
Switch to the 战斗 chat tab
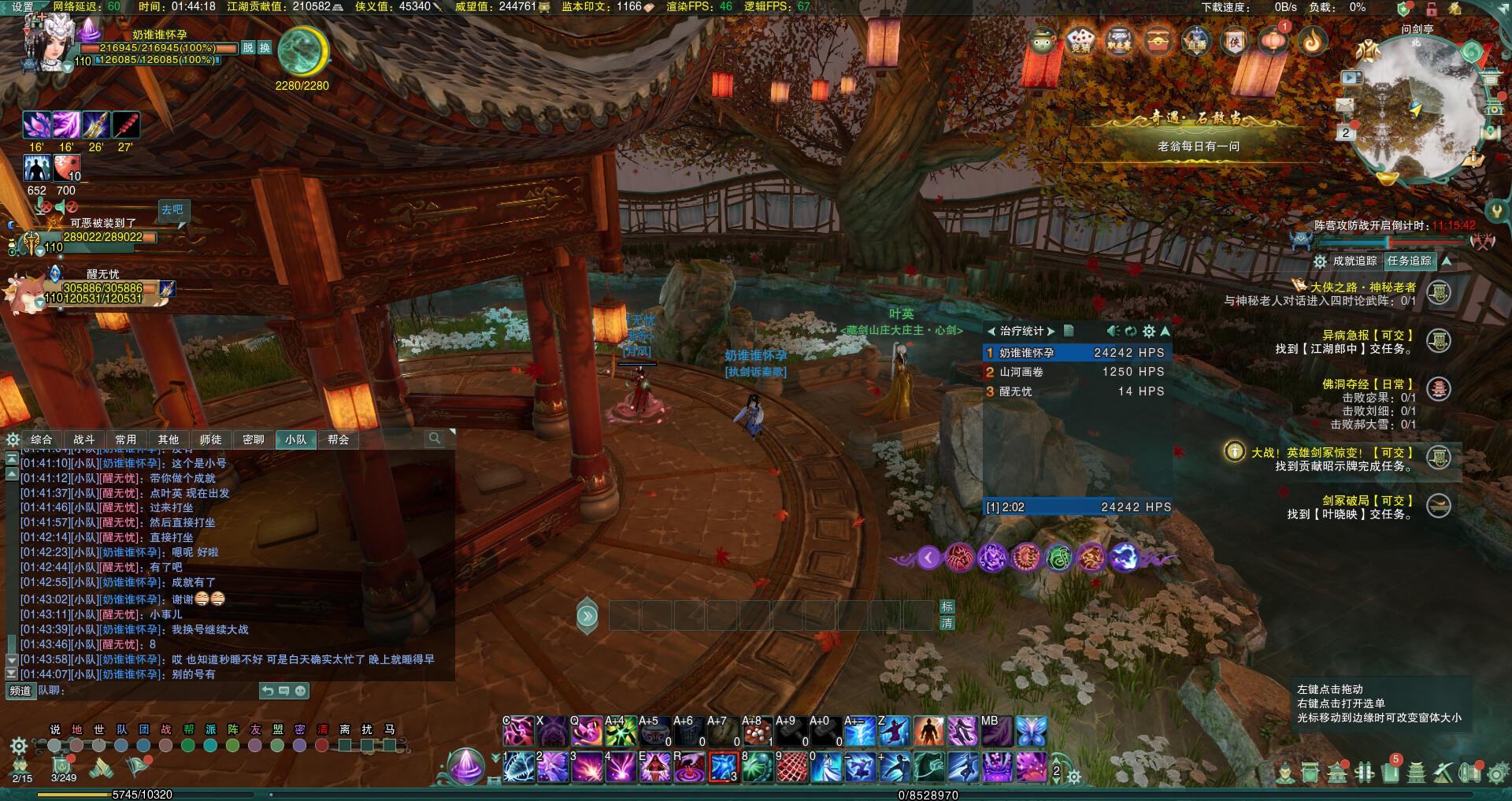pos(84,439)
